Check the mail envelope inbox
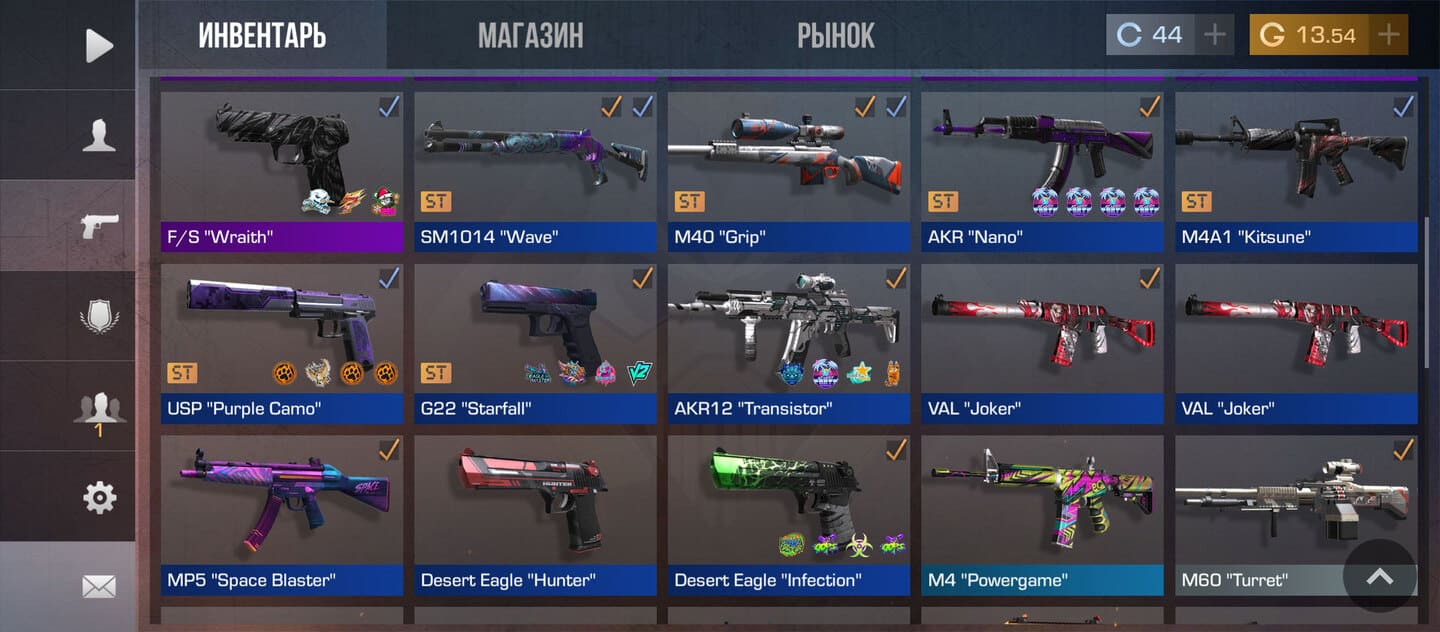The width and height of the screenshot is (1440, 632). (x=98, y=587)
